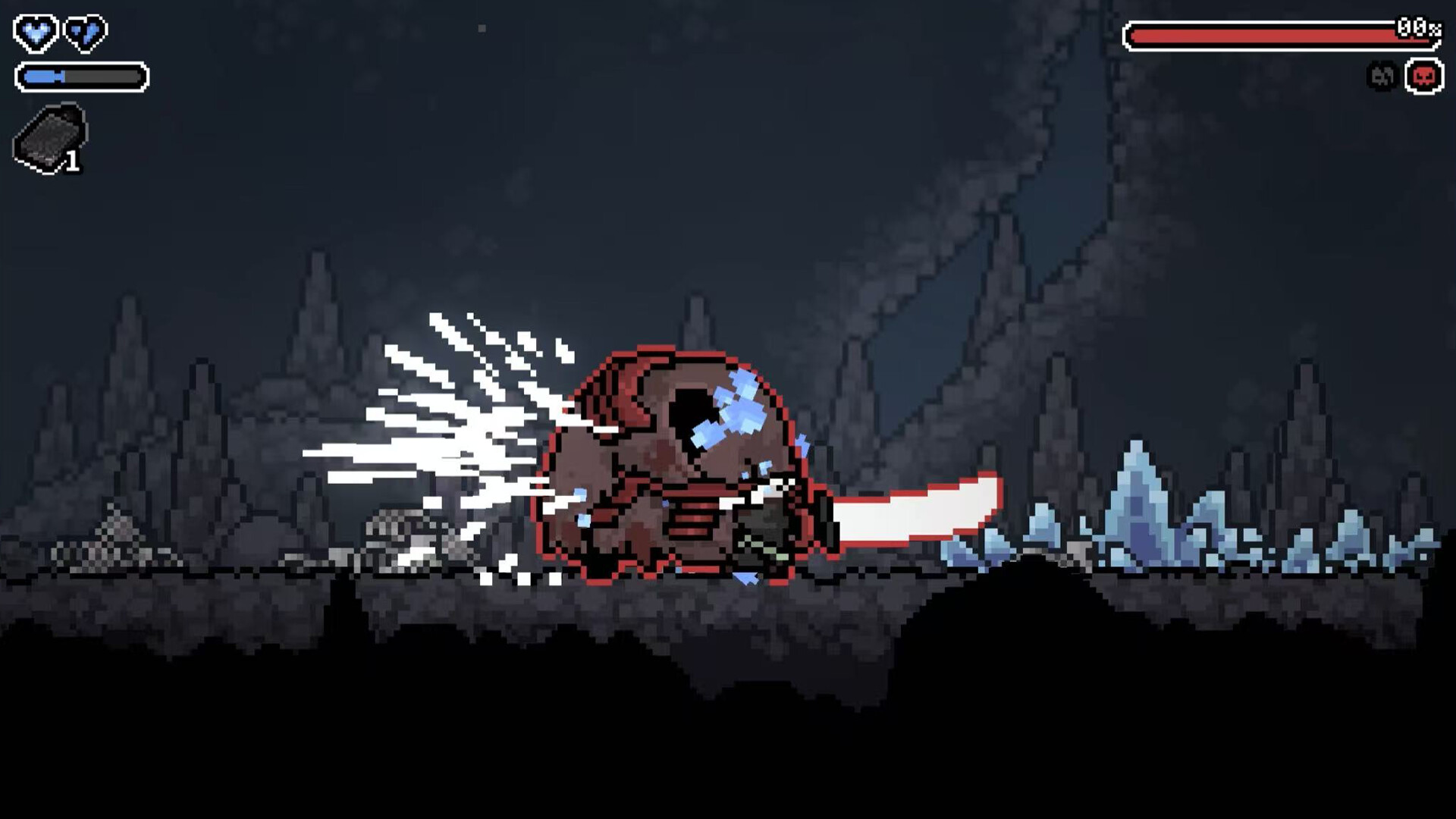
Task: Select the red skull icon in the top-right
Action: point(1423,76)
